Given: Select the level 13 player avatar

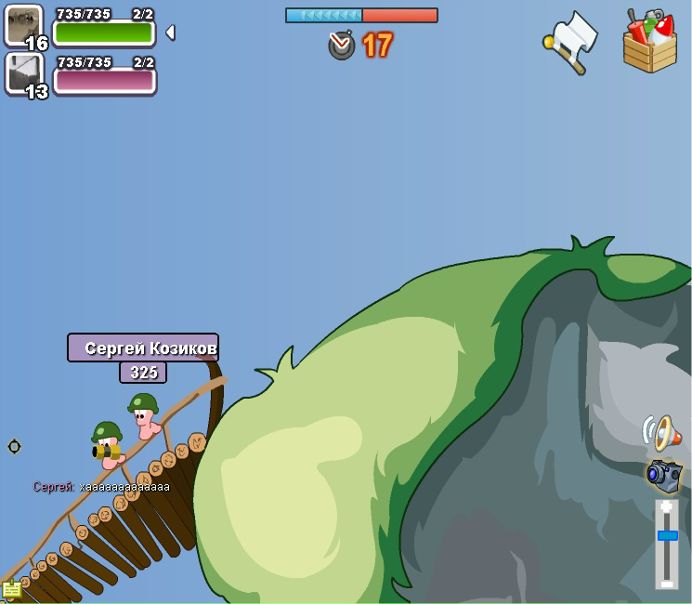Looking at the screenshot, I should [x=24, y=73].
